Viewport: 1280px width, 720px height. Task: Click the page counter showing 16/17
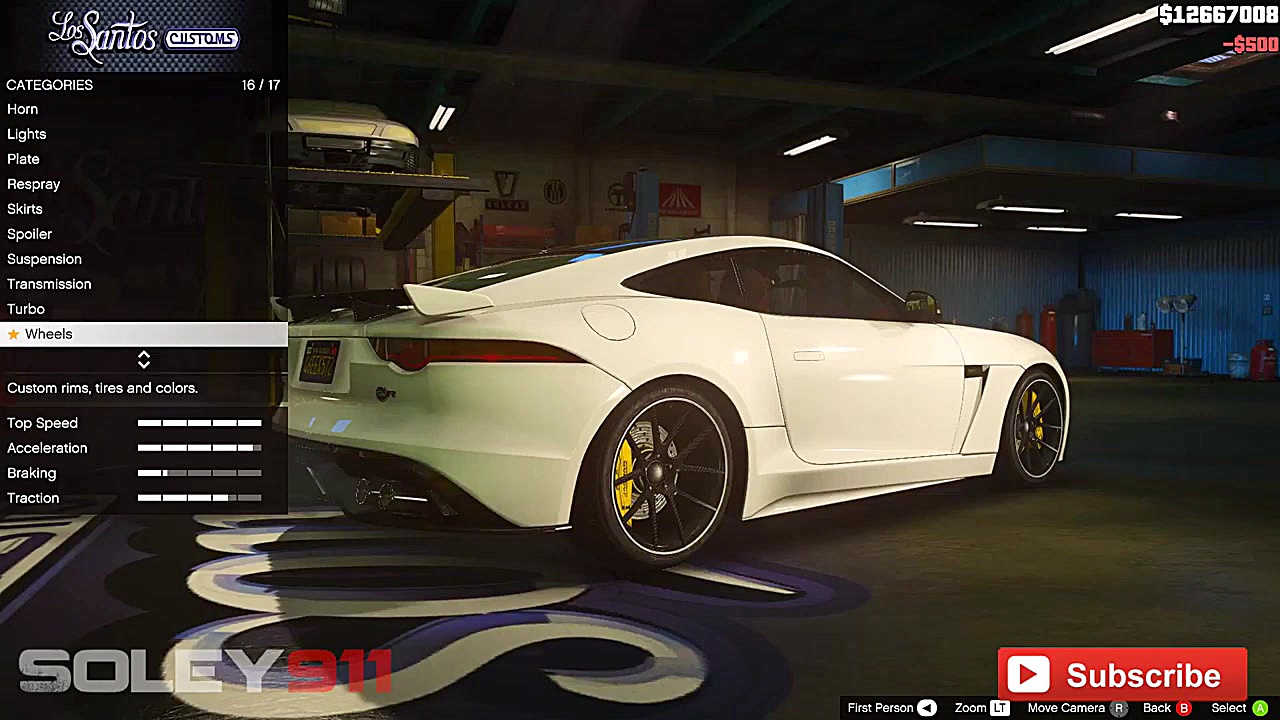point(261,85)
